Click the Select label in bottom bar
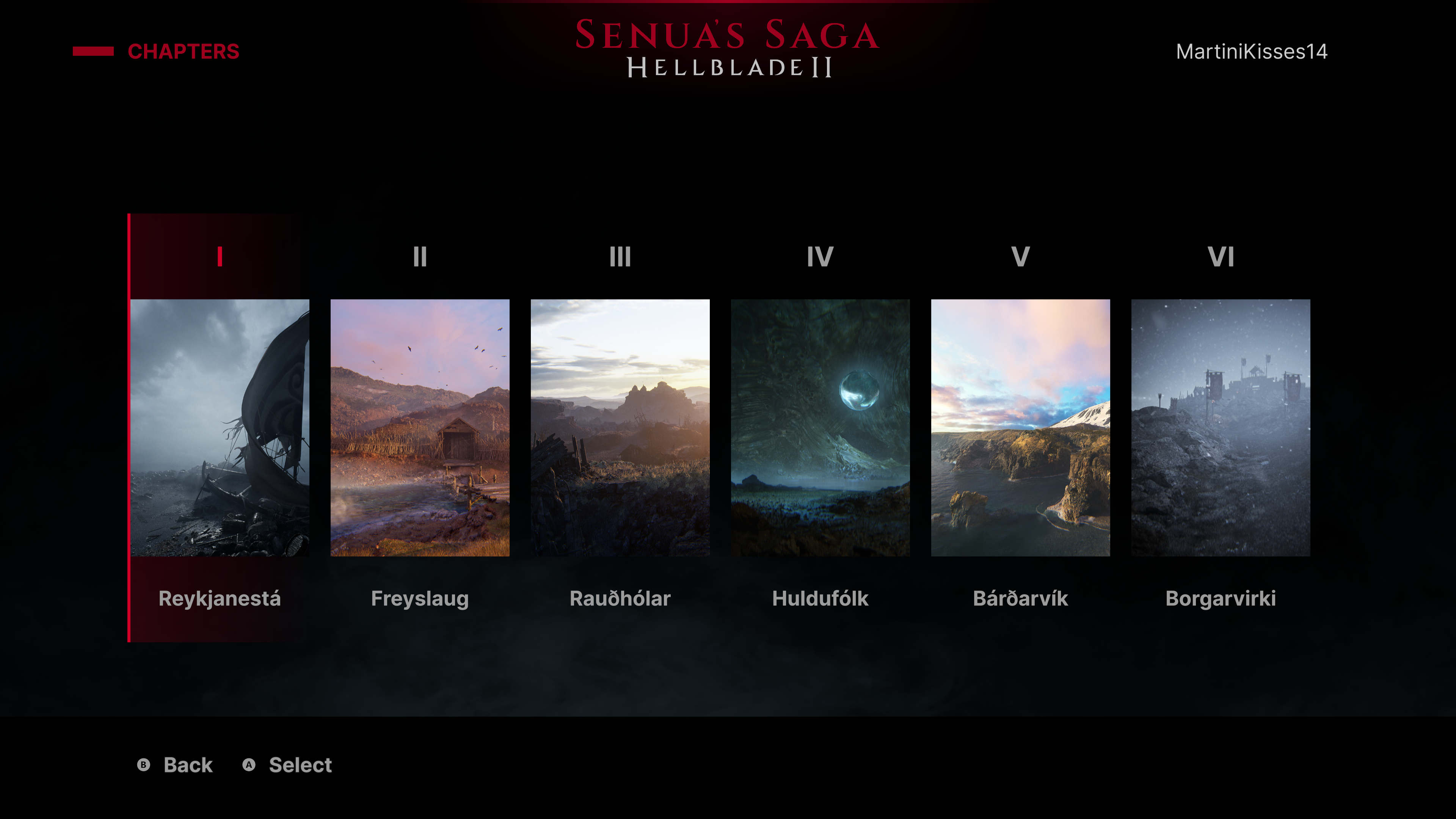The width and height of the screenshot is (1456, 819). [300, 765]
